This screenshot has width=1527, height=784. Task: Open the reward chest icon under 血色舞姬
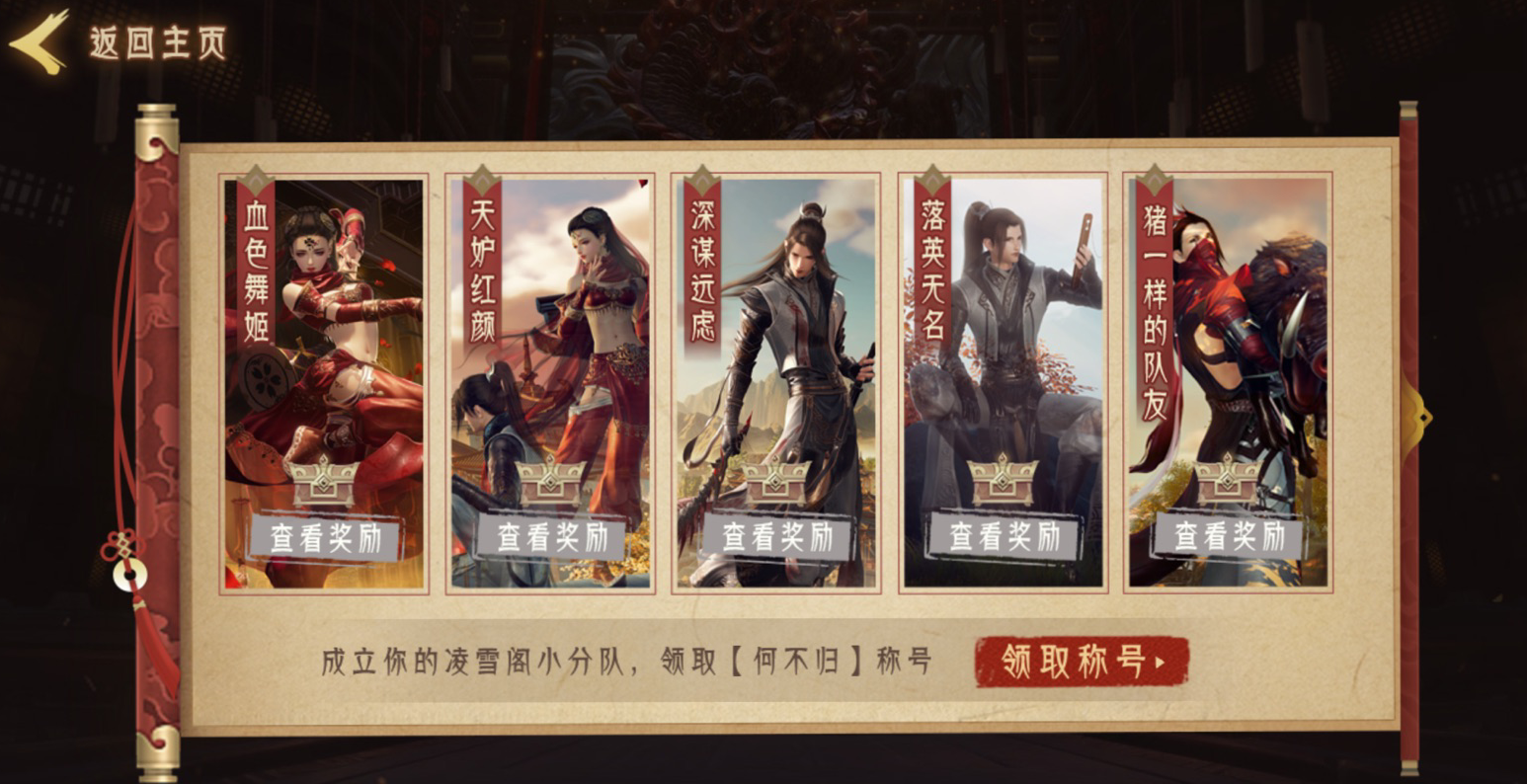point(321,484)
